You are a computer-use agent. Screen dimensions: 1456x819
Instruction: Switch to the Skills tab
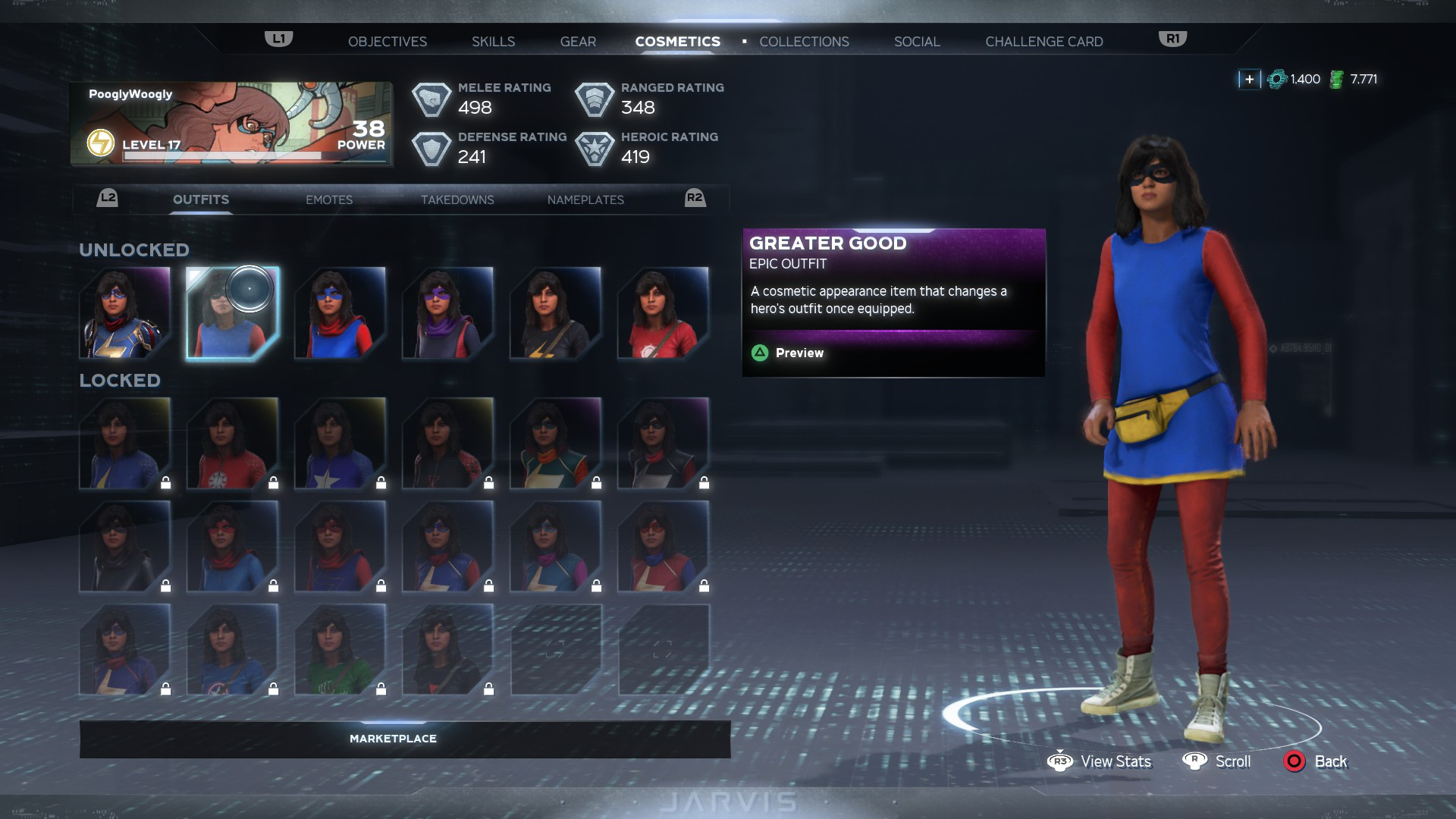point(493,42)
